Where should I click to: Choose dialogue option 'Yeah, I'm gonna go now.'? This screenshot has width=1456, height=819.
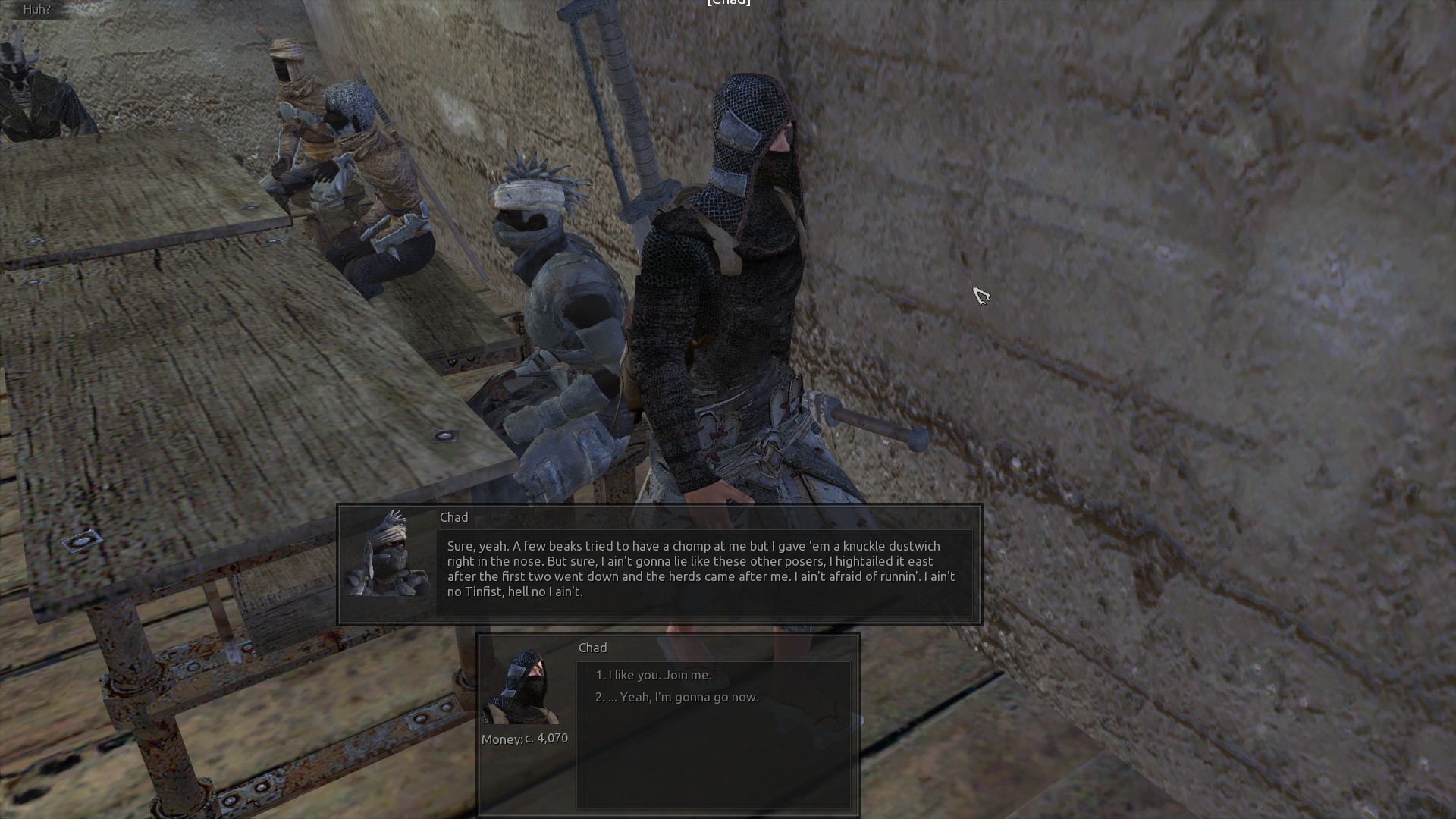[679, 695]
